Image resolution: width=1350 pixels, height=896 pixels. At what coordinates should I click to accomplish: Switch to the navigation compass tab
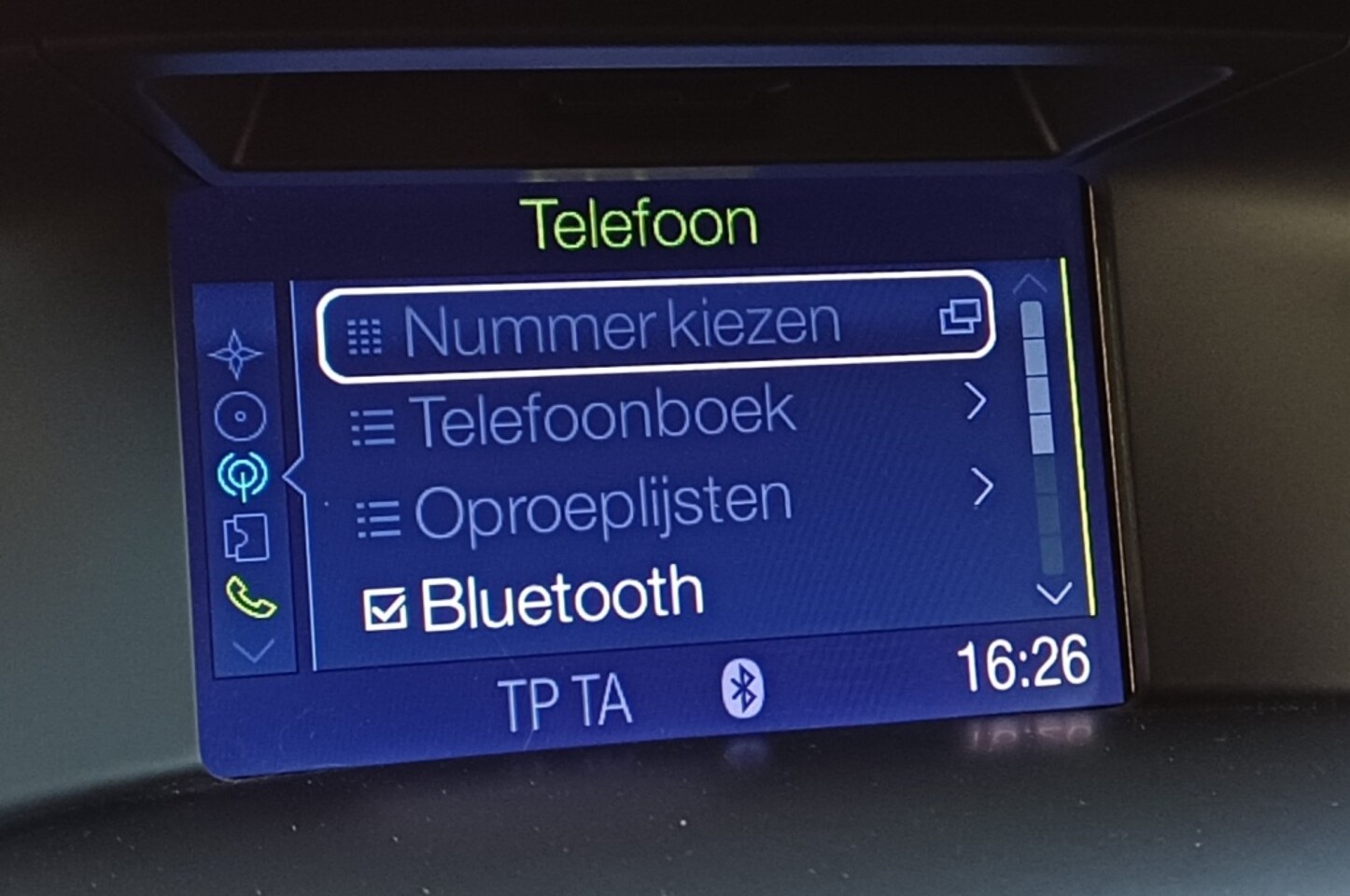click(x=235, y=355)
